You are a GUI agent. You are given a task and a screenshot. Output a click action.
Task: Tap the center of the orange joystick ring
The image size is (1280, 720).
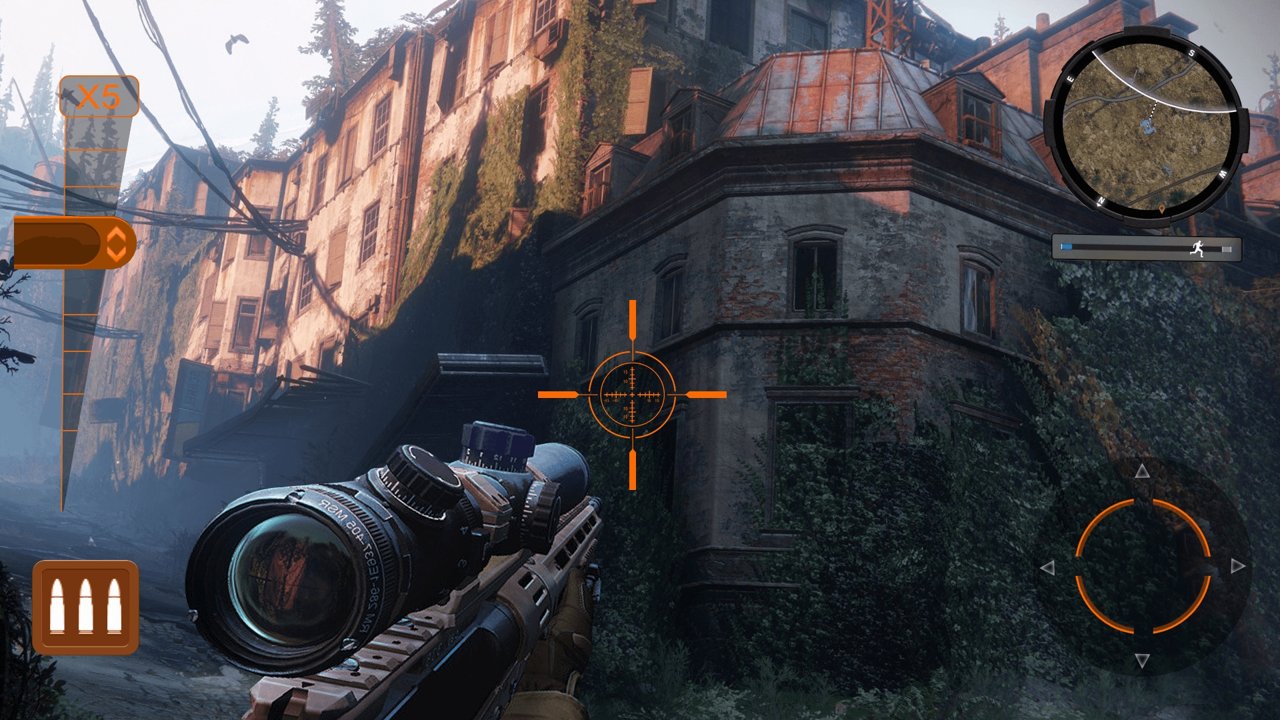click(x=1143, y=566)
